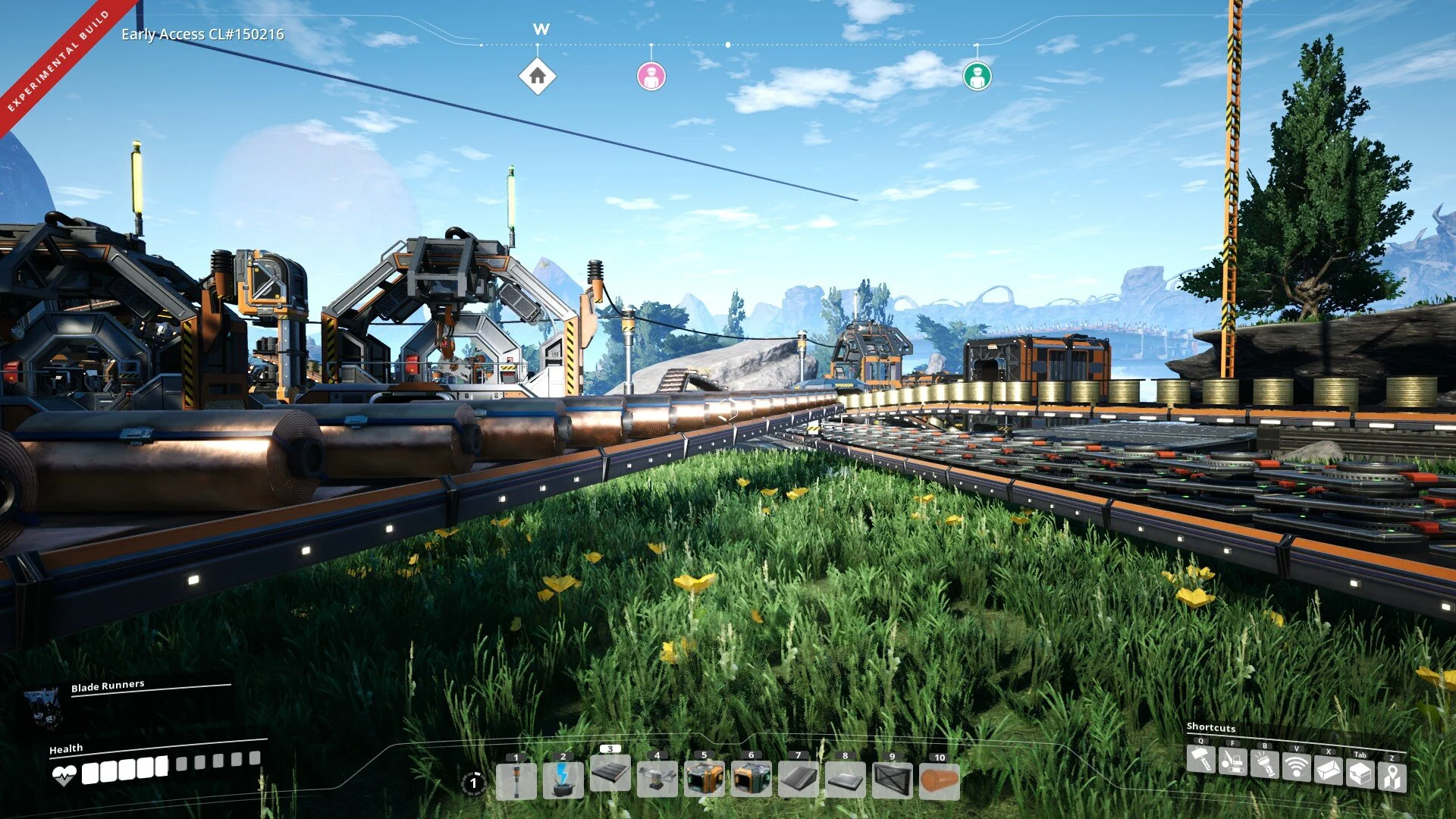
Task: Choose the lightning bolt generator slot
Action: (x=563, y=781)
